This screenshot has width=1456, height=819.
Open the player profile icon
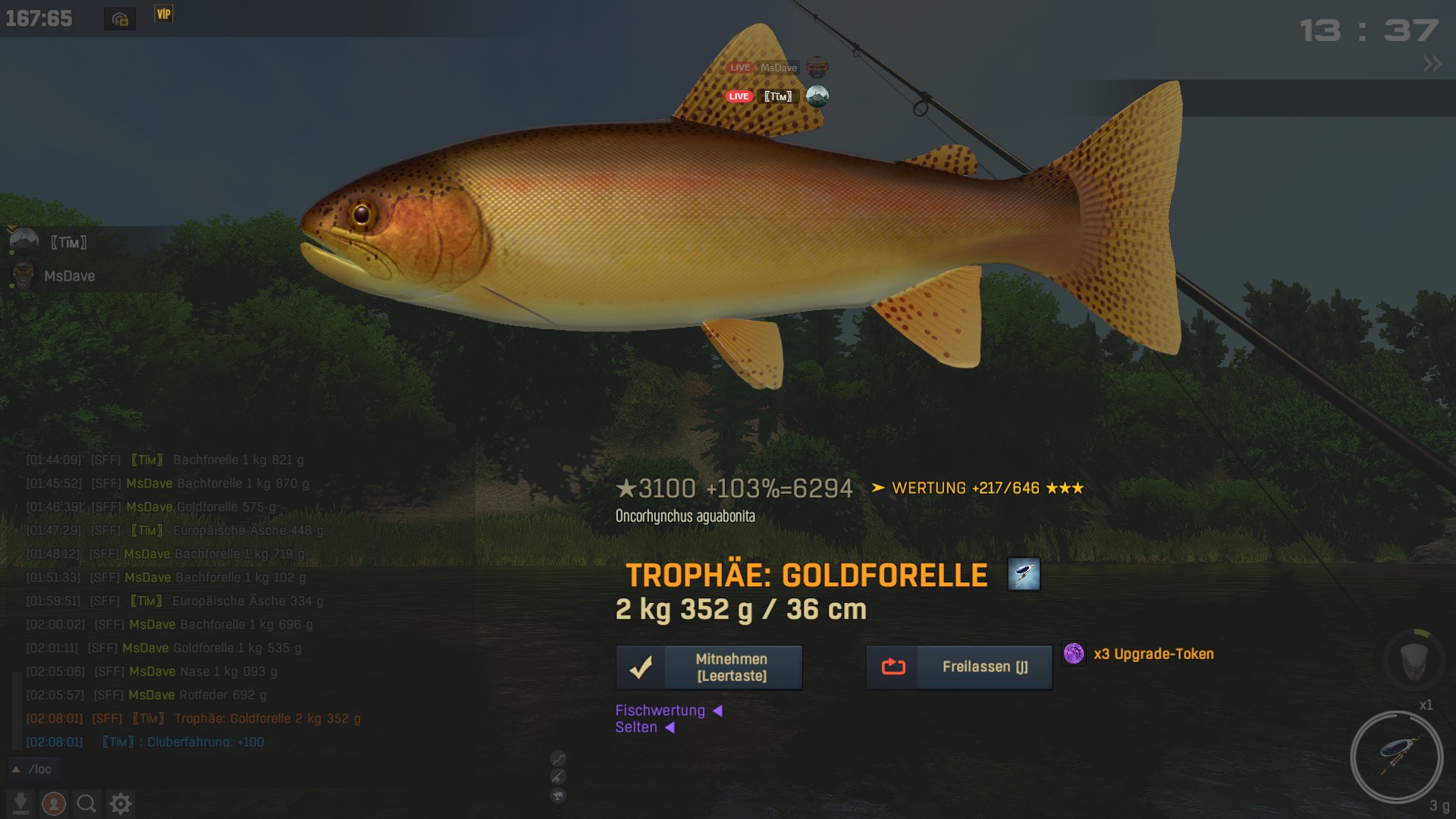(54, 803)
